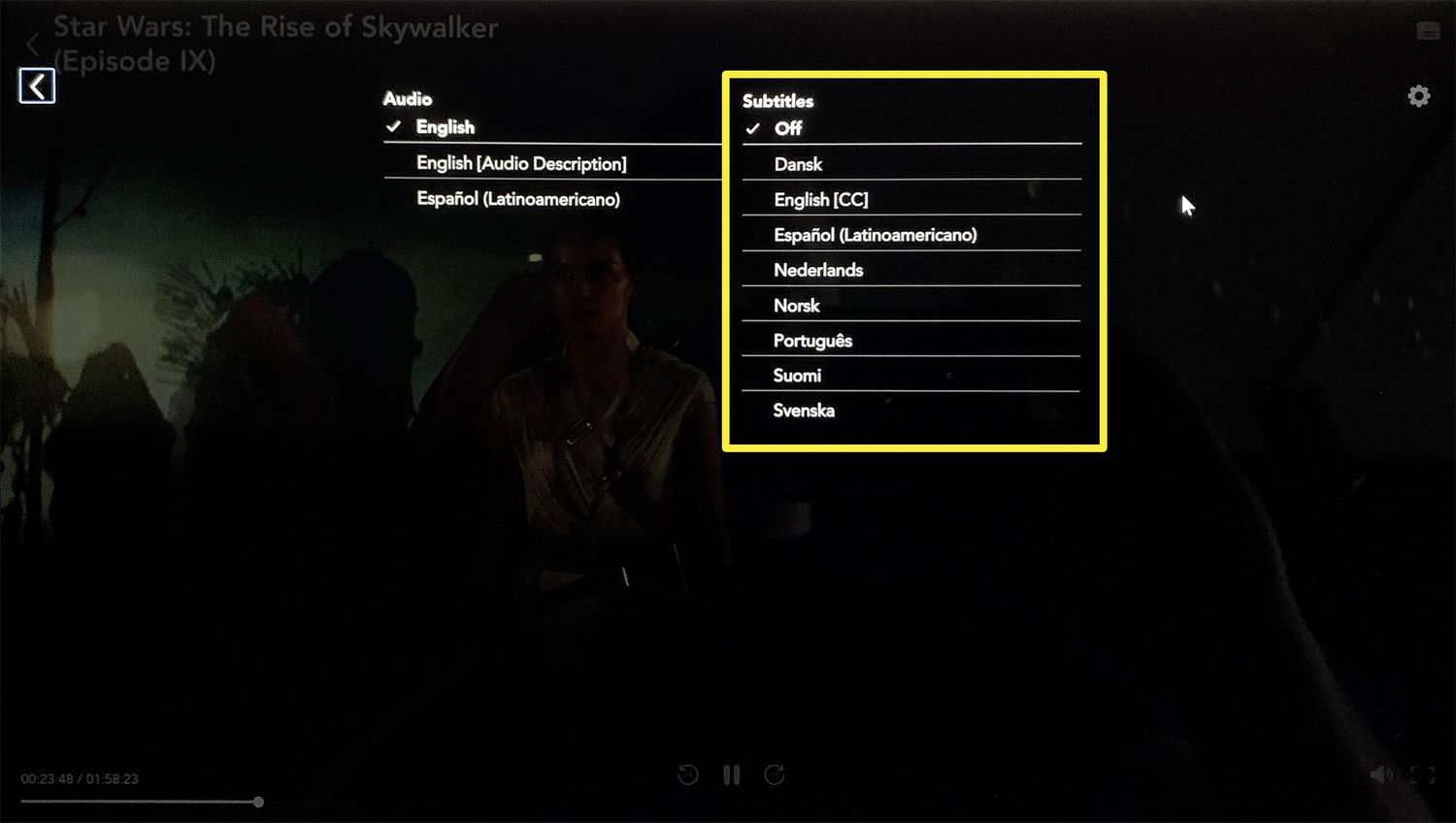The width and height of the screenshot is (1456, 823).
Task: Click the back chevron beside the movie title
Action: [34, 44]
